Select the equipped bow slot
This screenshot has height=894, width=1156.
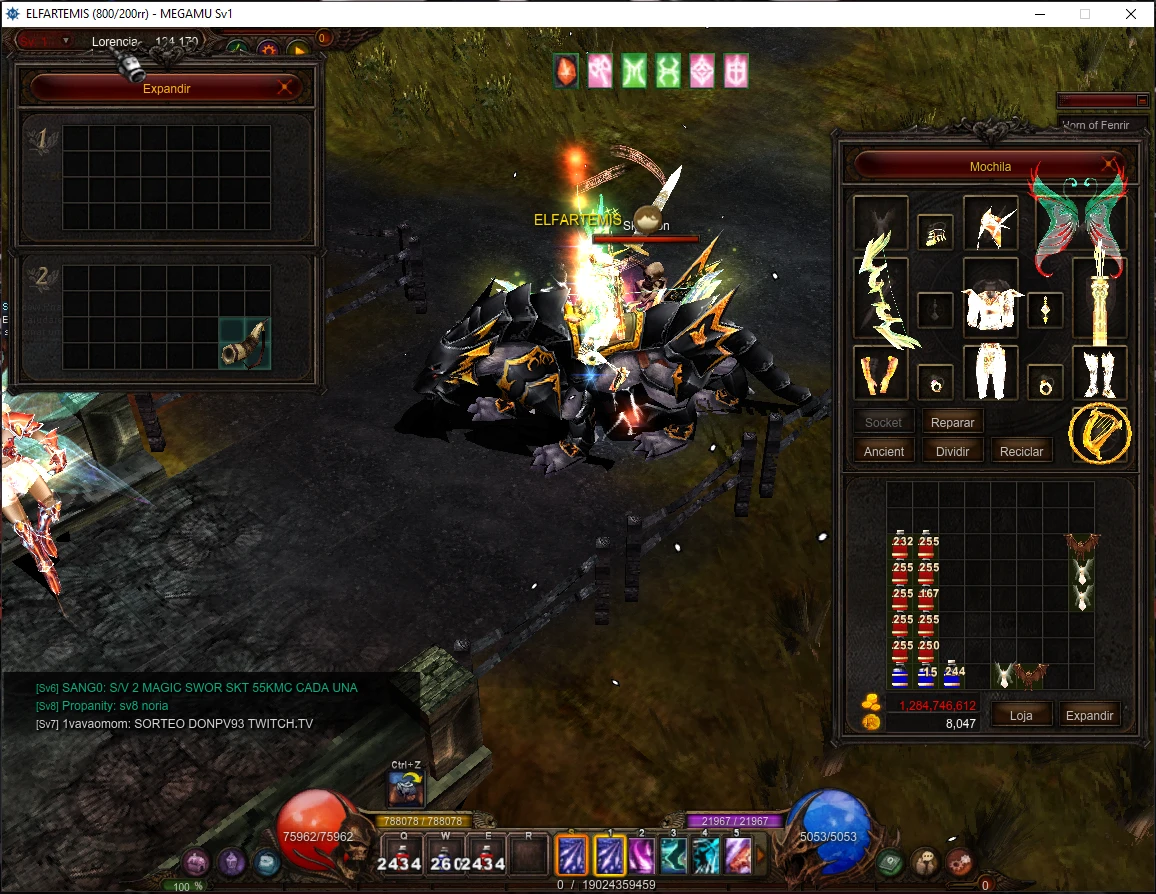pyautogui.click(x=880, y=296)
